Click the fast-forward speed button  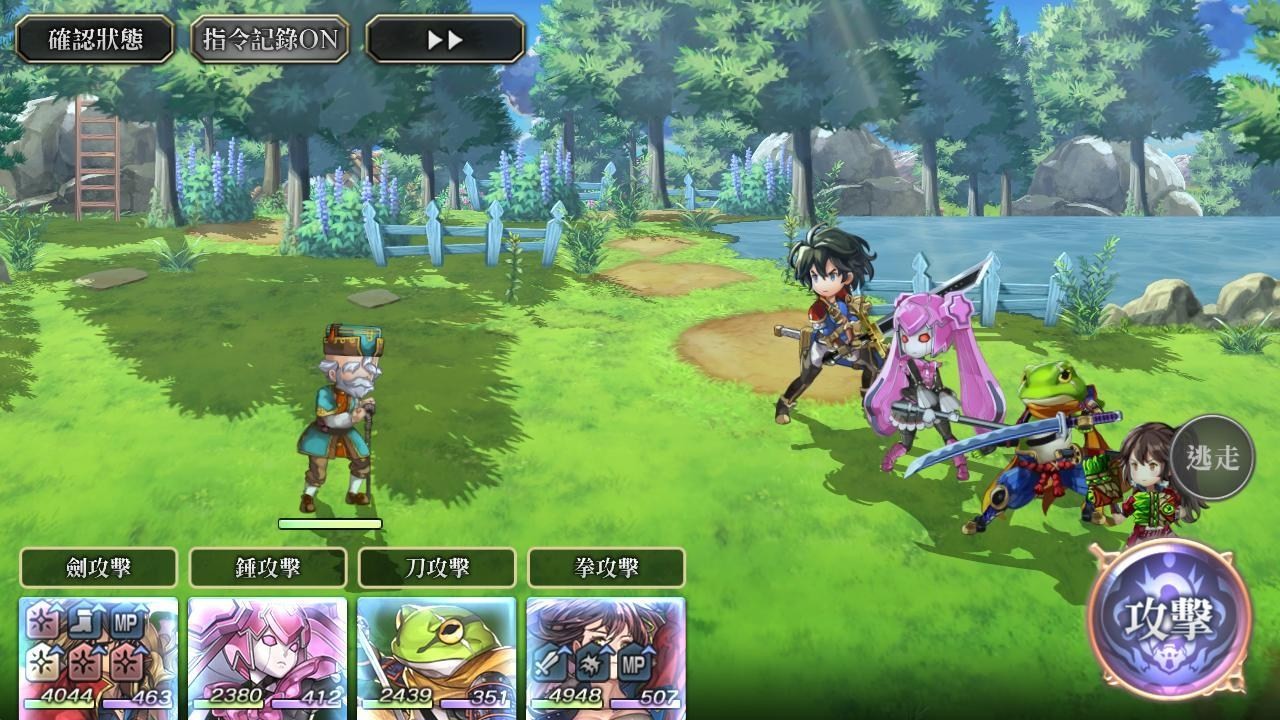445,40
